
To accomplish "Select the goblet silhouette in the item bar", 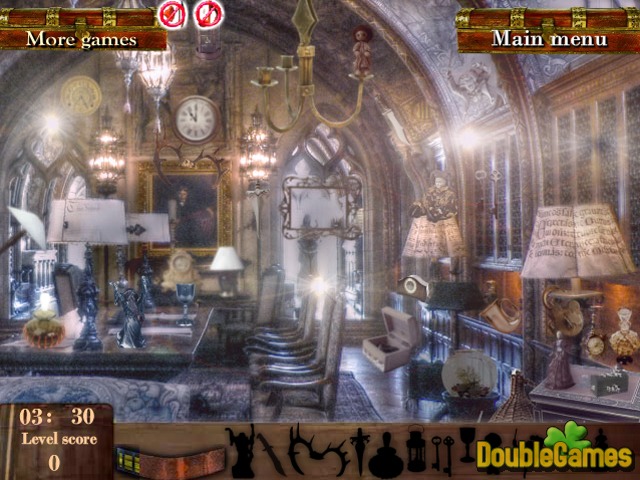I will coord(466,444).
